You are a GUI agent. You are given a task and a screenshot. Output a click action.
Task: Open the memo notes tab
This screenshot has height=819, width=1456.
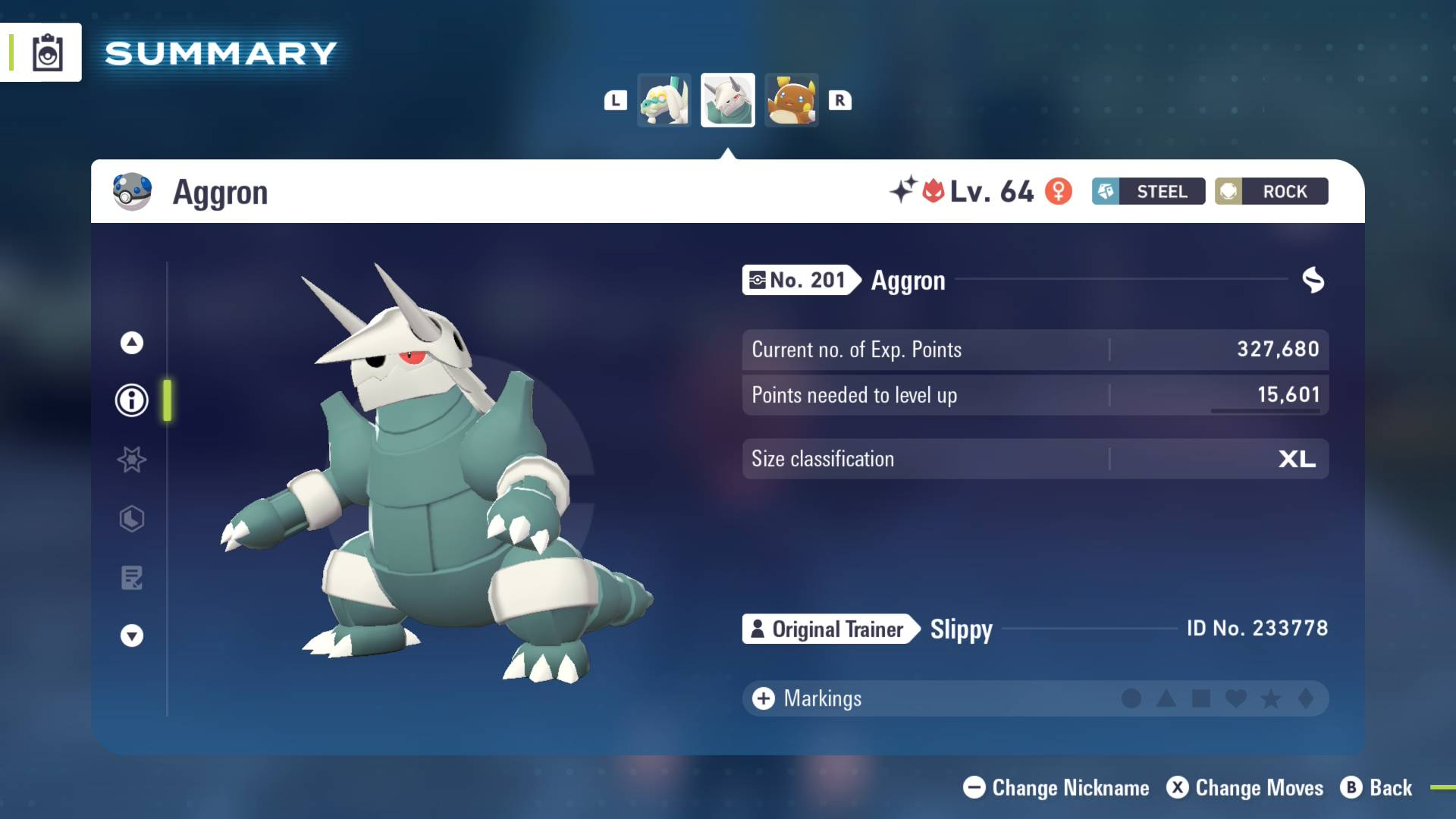pos(132,578)
